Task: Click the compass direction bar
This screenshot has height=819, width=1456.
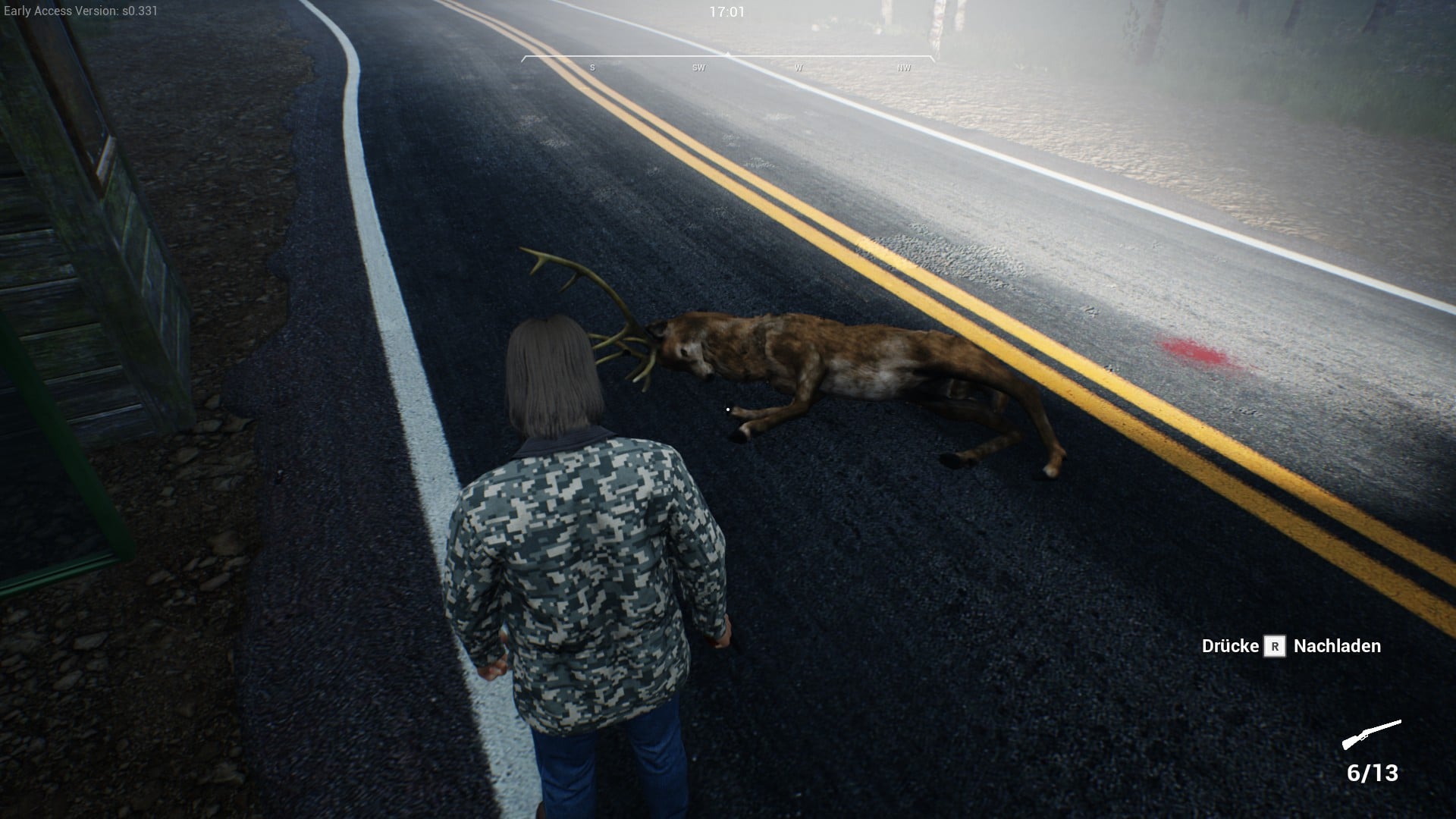Action: (727, 62)
